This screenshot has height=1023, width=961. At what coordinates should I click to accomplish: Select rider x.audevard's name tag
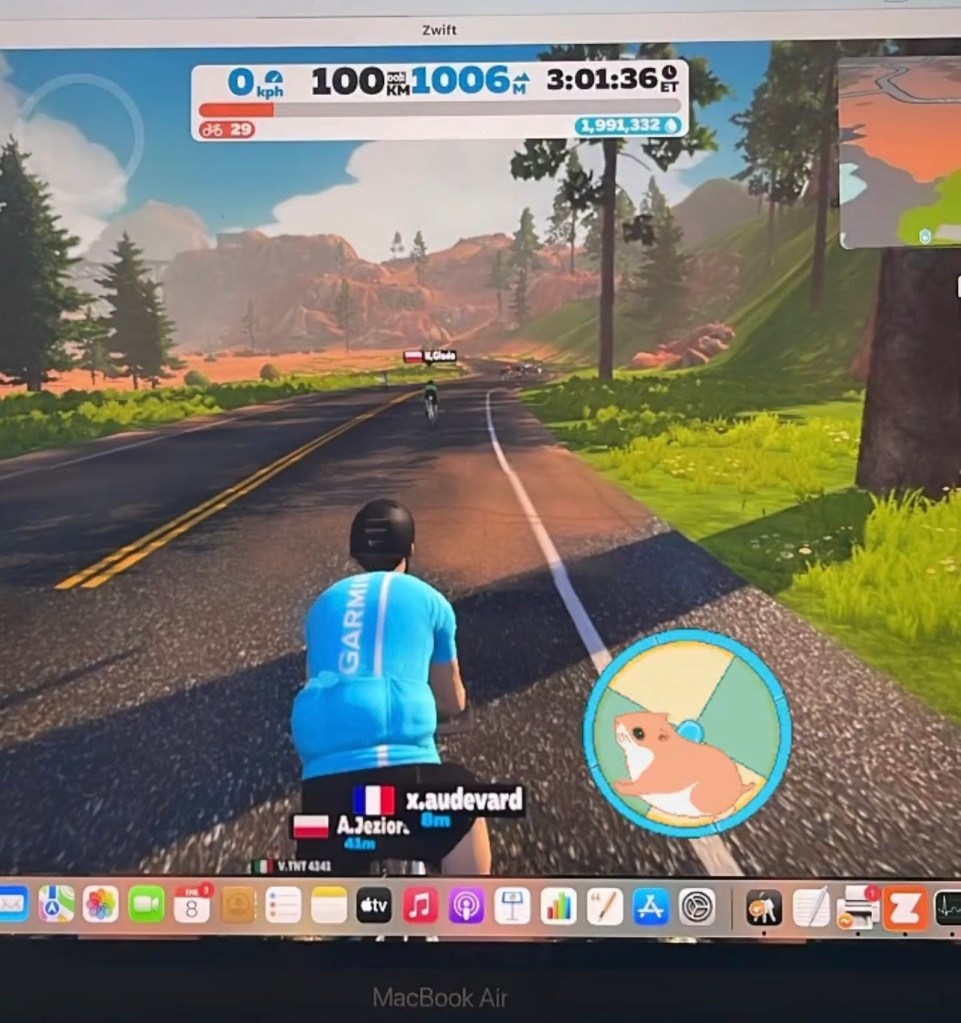438,802
